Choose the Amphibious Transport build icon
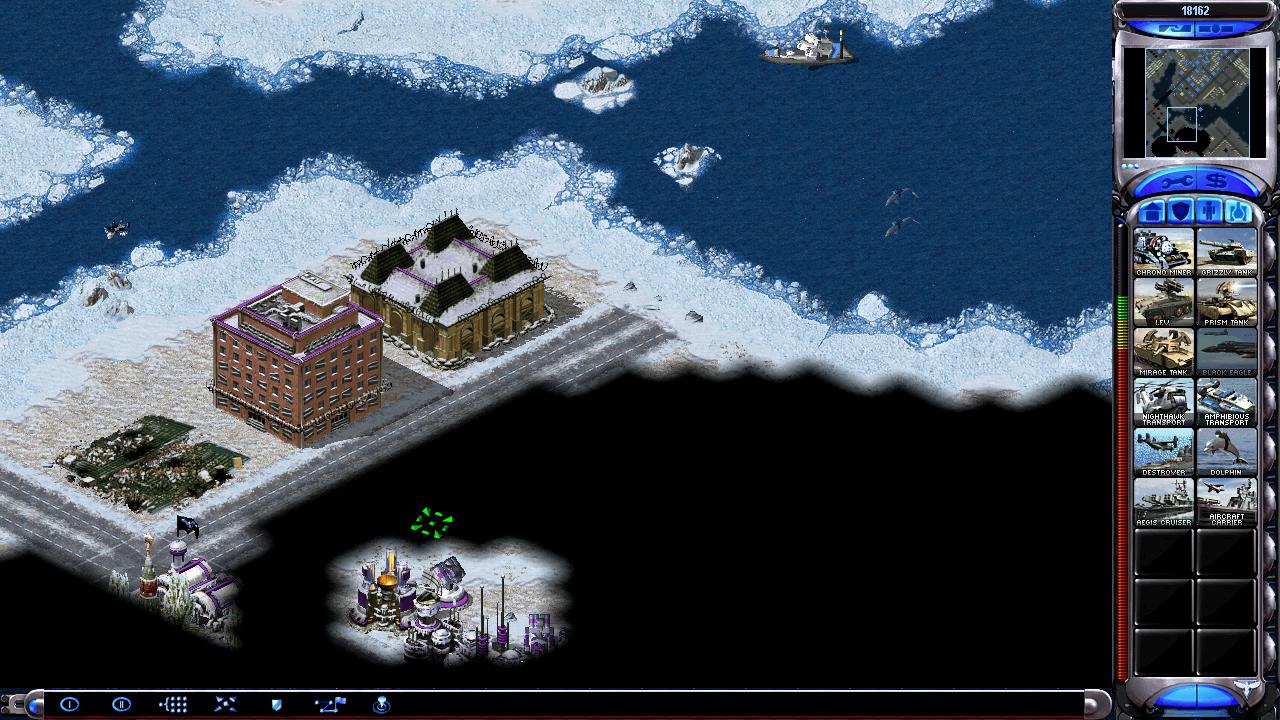This screenshot has width=1280, height=720. (1226, 402)
